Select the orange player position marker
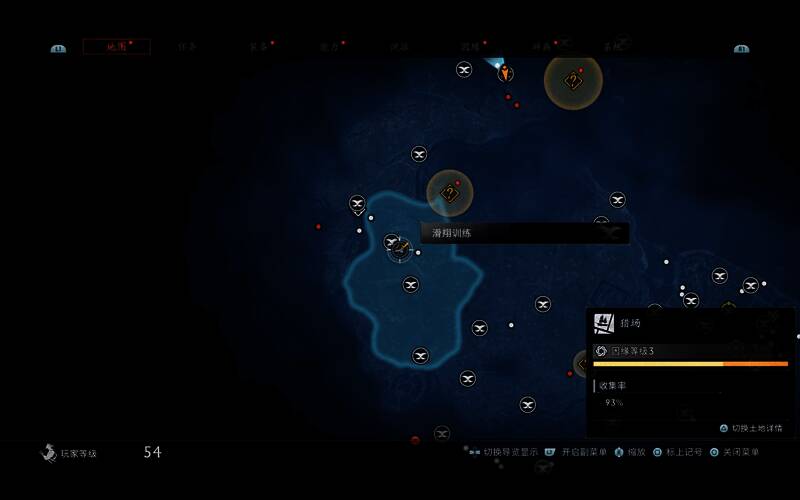Image resolution: width=800 pixels, height=500 pixels. pyautogui.click(x=506, y=72)
